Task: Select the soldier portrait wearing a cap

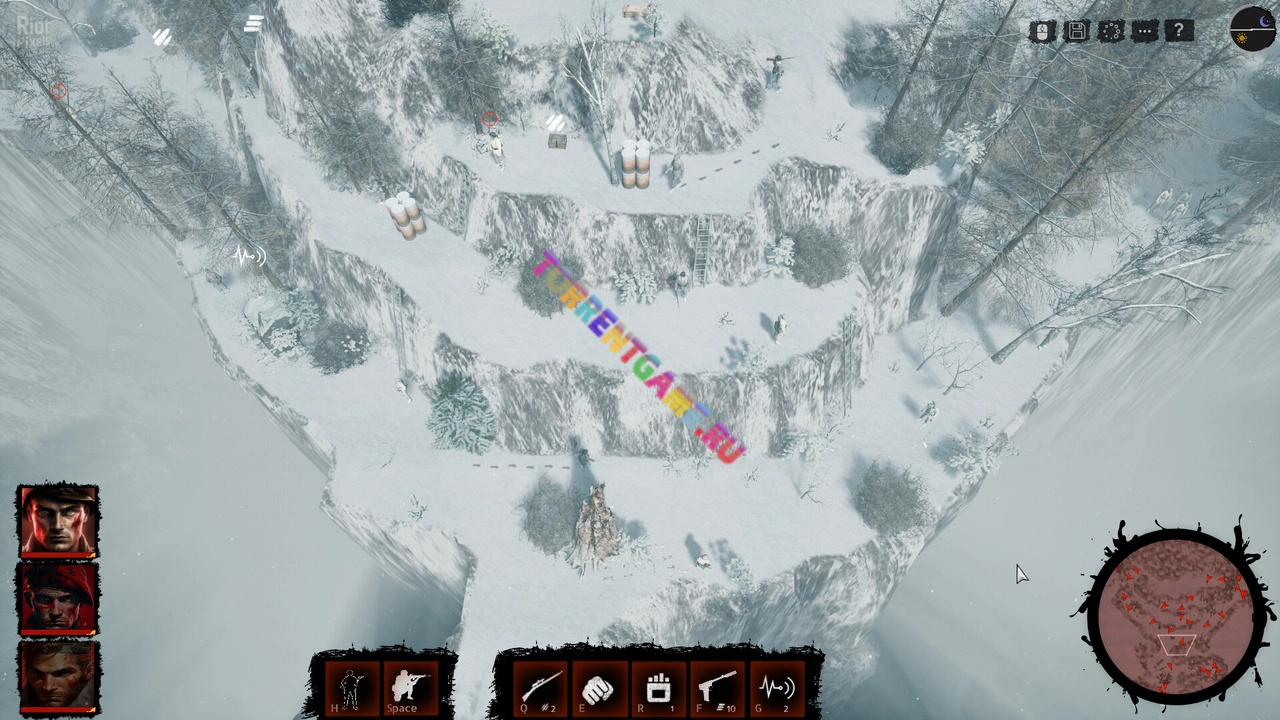Action: [x=58, y=521]
